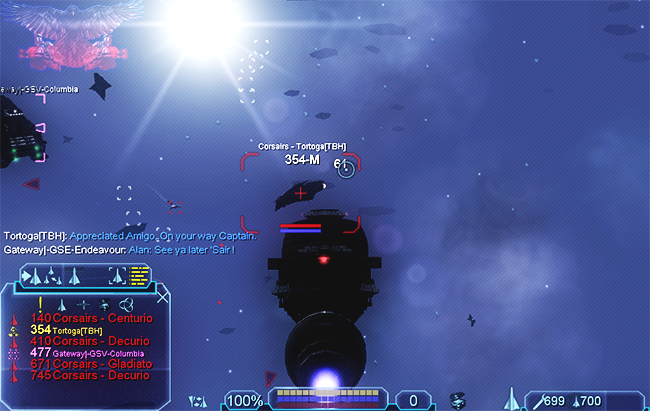Click the ship weapons icon on bottom bar
The image size is (650, 411).
click(x=514, y=400)
